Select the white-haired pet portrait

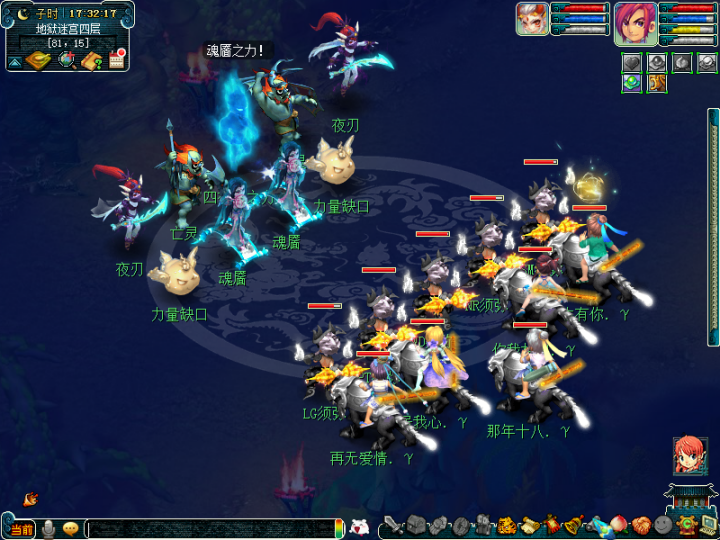pyautogui.click(x=532, y=19)
